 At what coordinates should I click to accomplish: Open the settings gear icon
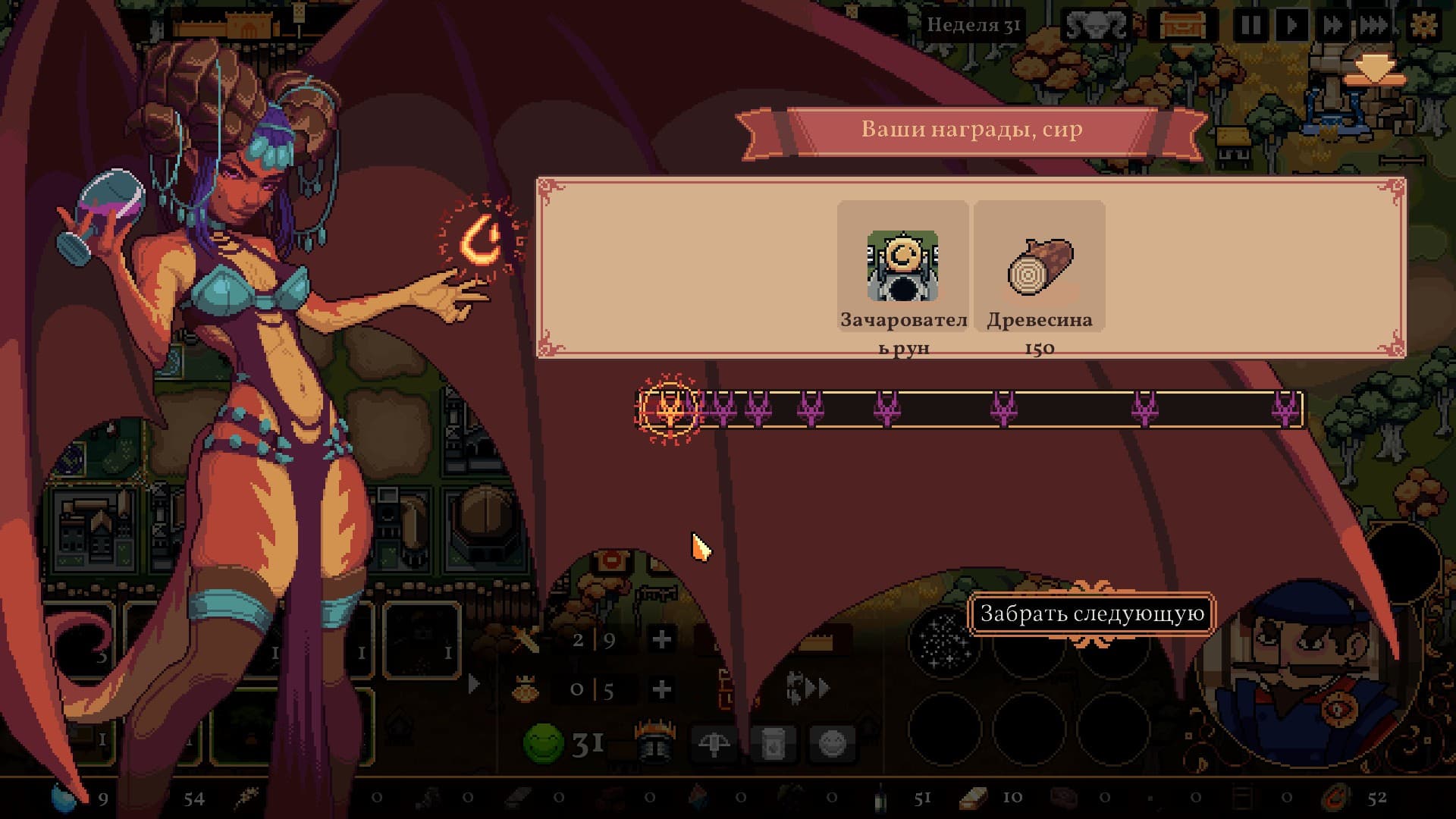(x=1423, y=26)
